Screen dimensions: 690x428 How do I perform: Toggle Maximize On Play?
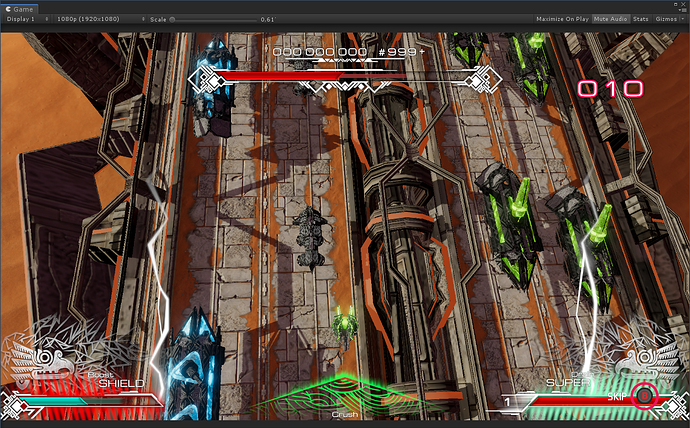coord(562,19)
